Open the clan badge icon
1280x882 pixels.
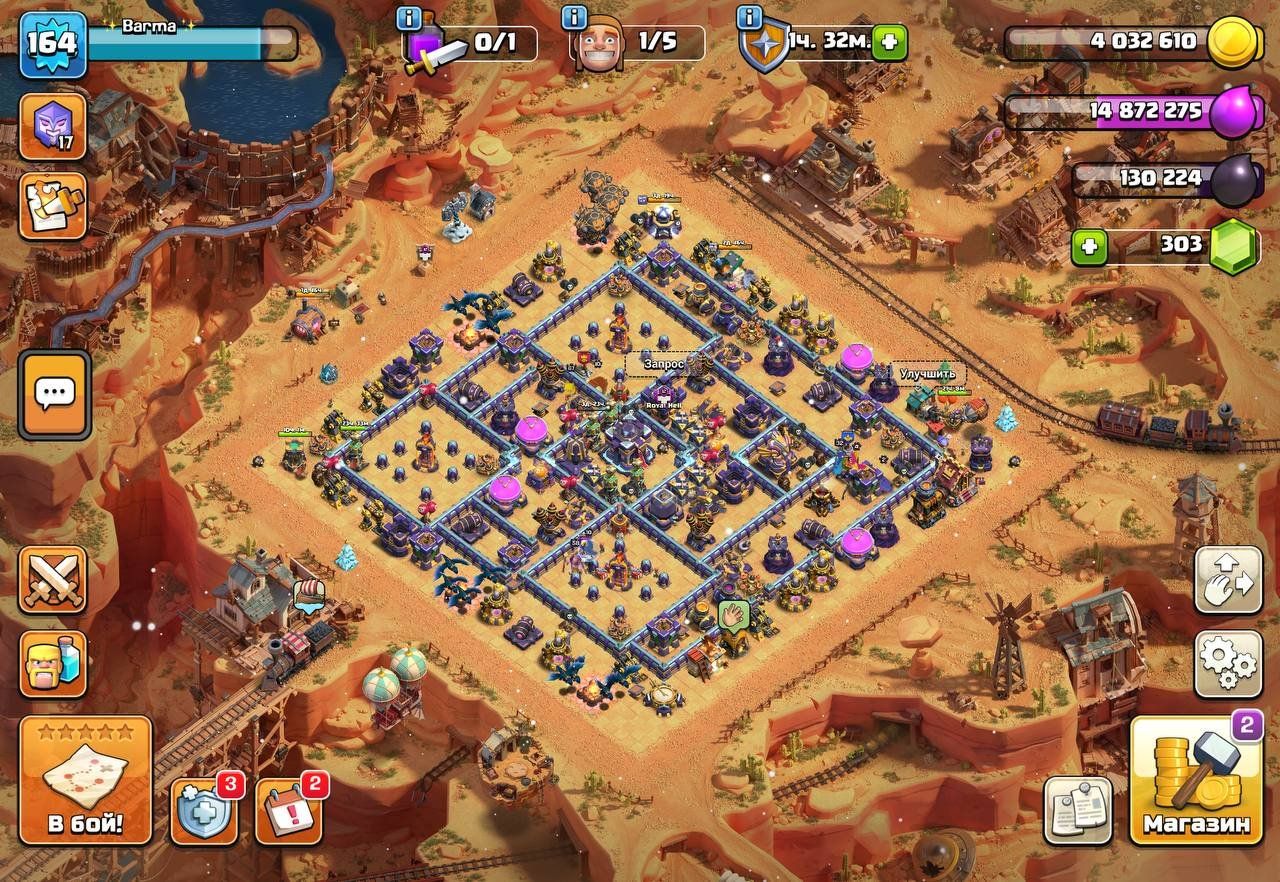53,127
